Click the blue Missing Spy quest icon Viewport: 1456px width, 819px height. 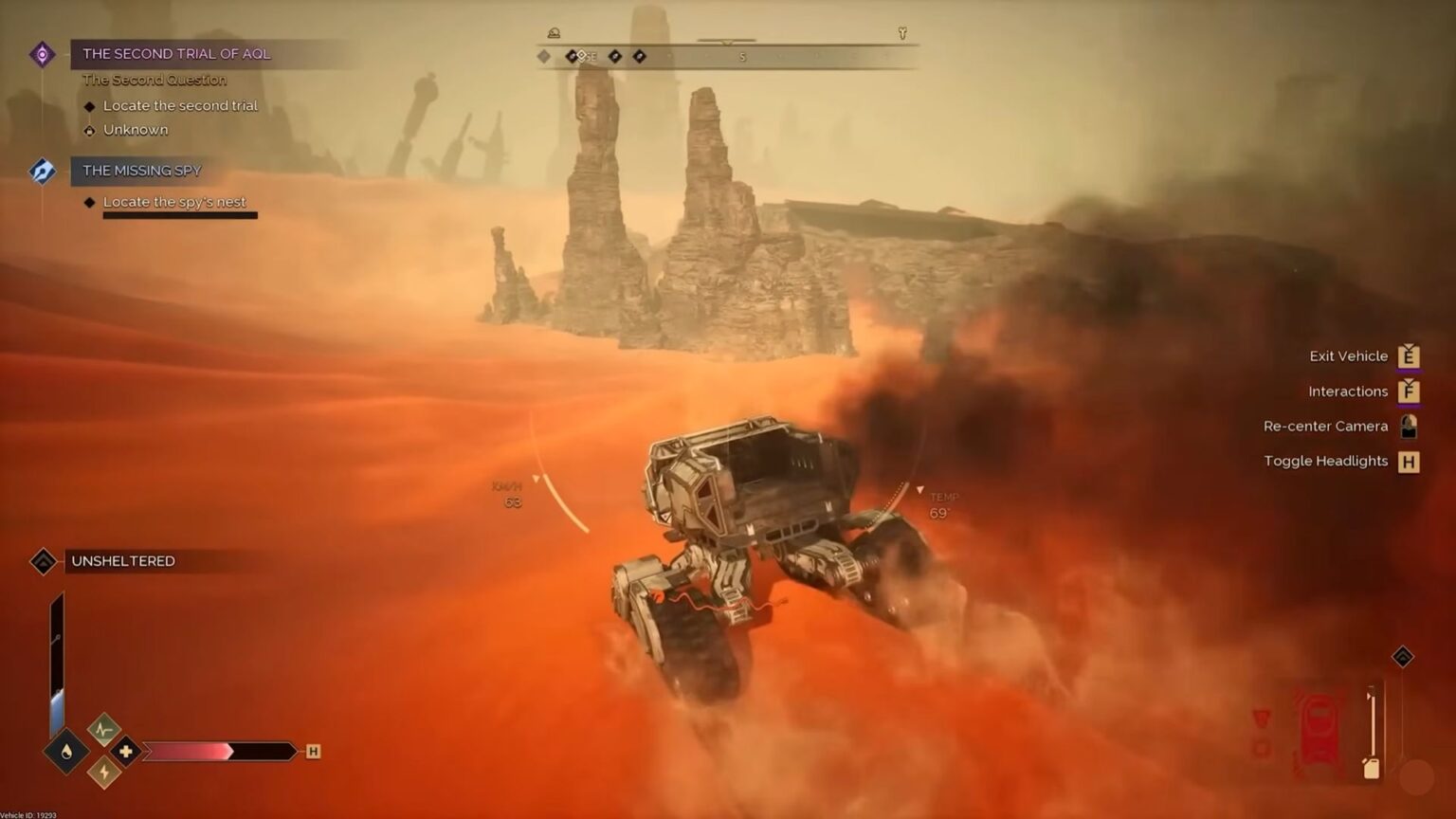(x=42, y=171)
